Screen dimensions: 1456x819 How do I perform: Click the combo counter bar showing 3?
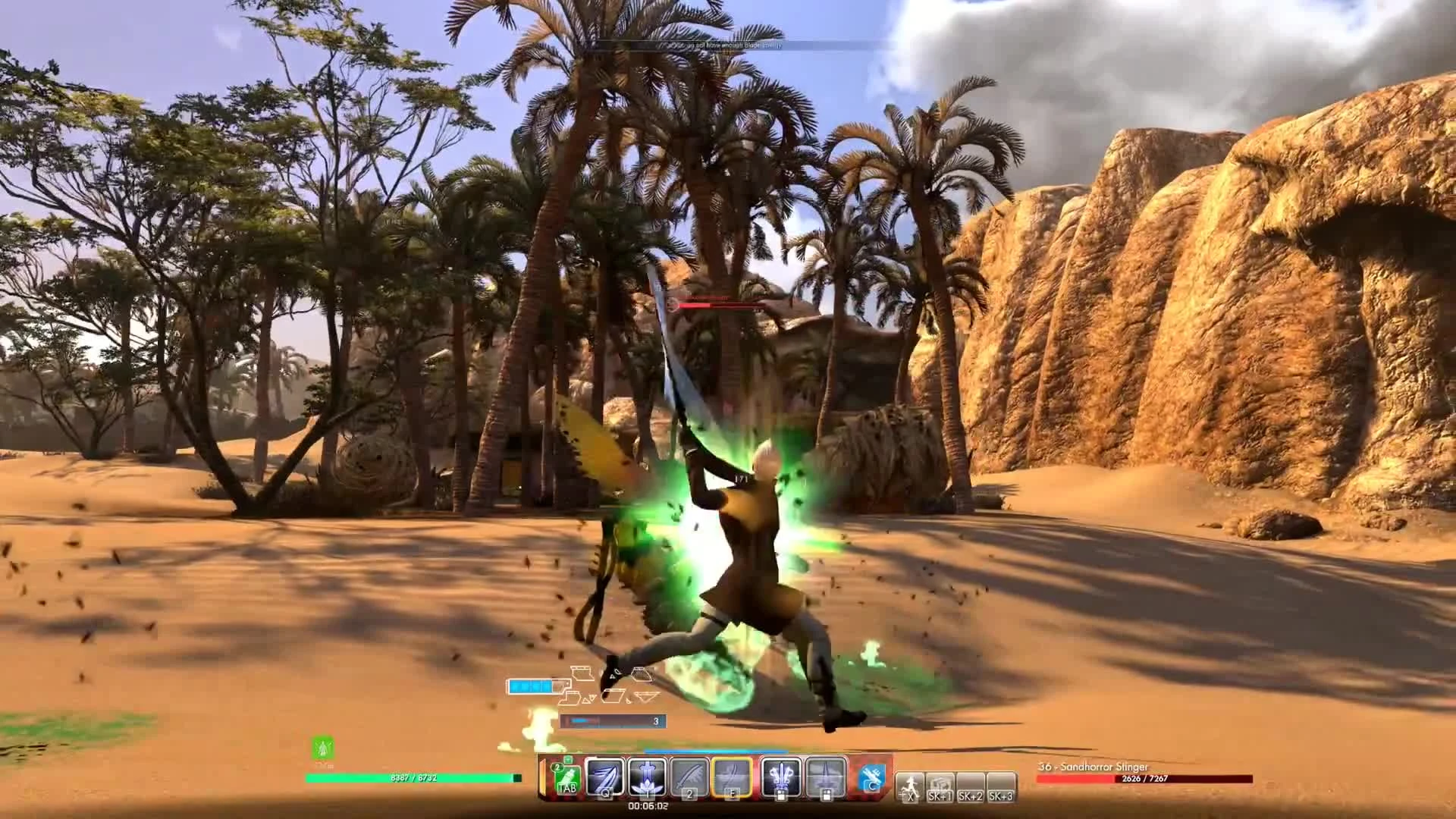[x=611, y=721]
